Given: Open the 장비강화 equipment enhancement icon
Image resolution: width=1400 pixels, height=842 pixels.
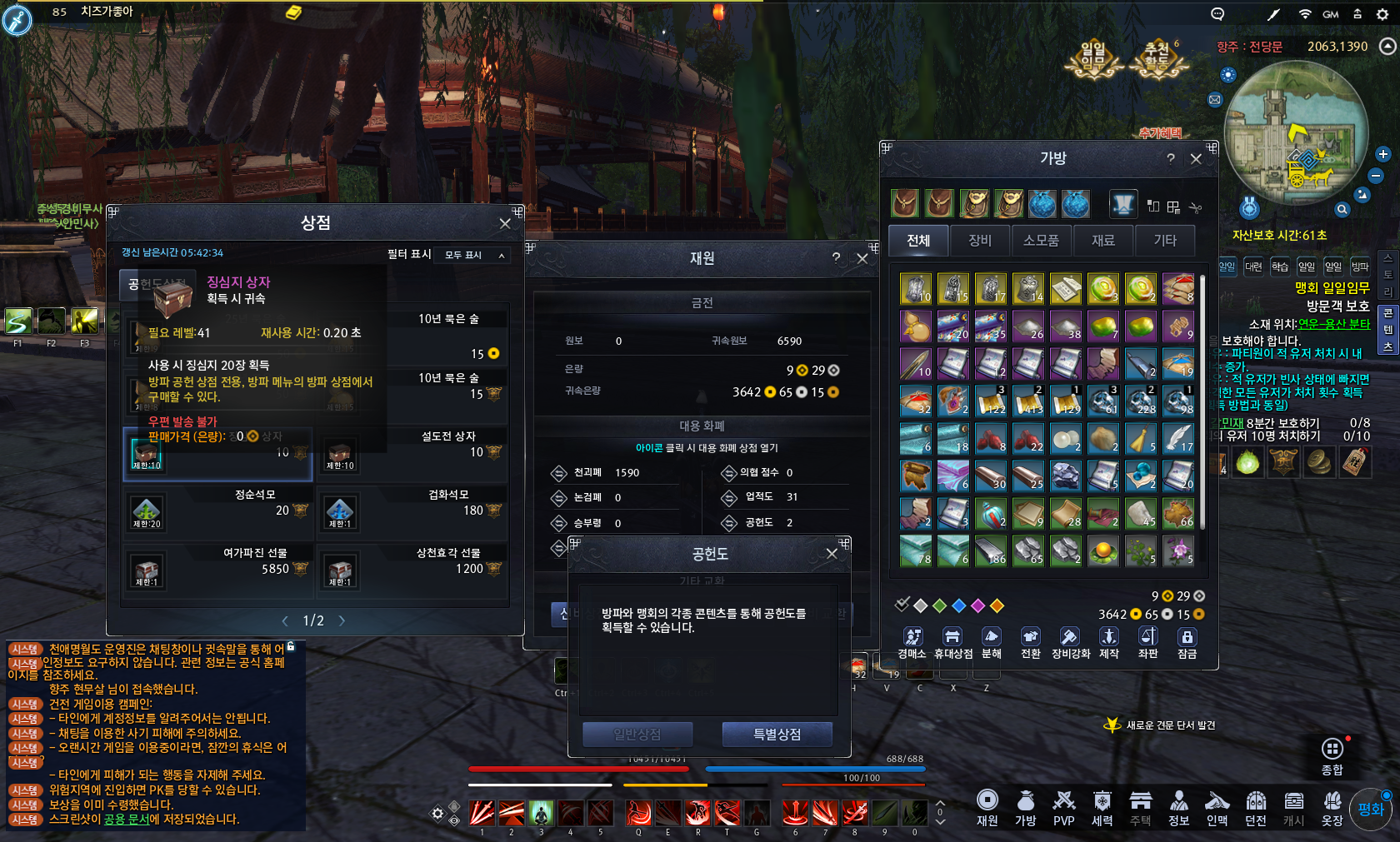Looking at the screenshot, I should pos(1069,637).
